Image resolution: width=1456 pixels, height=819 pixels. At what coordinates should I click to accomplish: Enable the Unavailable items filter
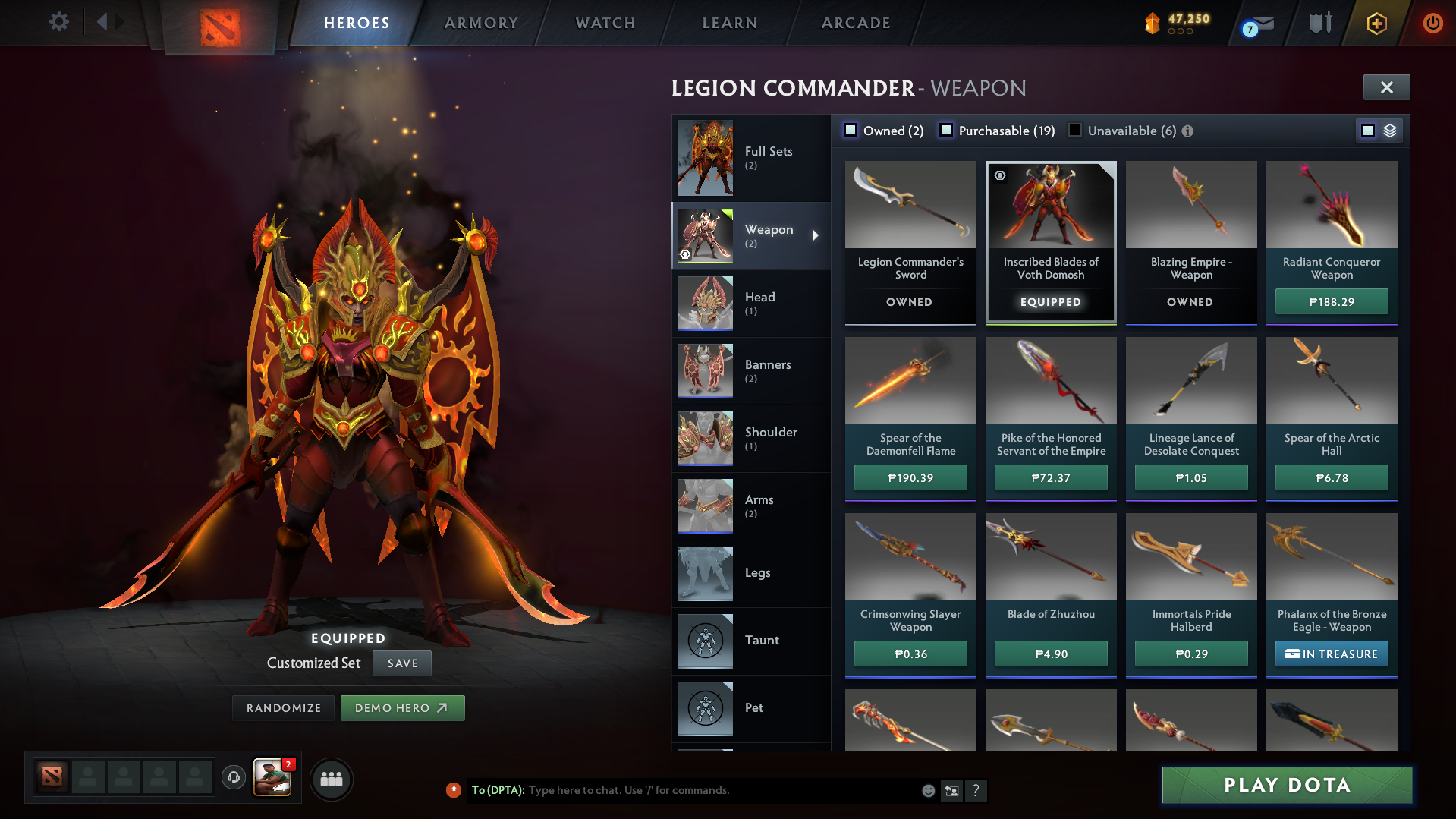pyautogui.click(x=1075, y=130)
